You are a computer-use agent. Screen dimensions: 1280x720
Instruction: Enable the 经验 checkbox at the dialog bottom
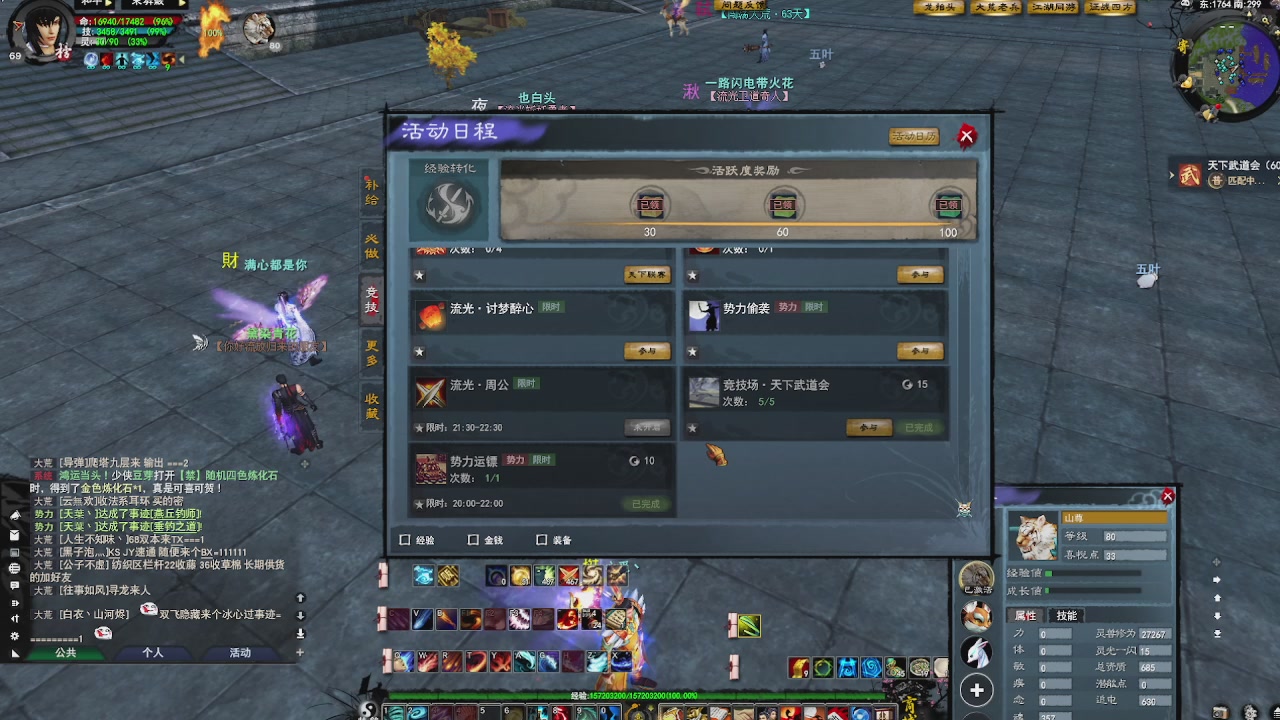(404, 538)
